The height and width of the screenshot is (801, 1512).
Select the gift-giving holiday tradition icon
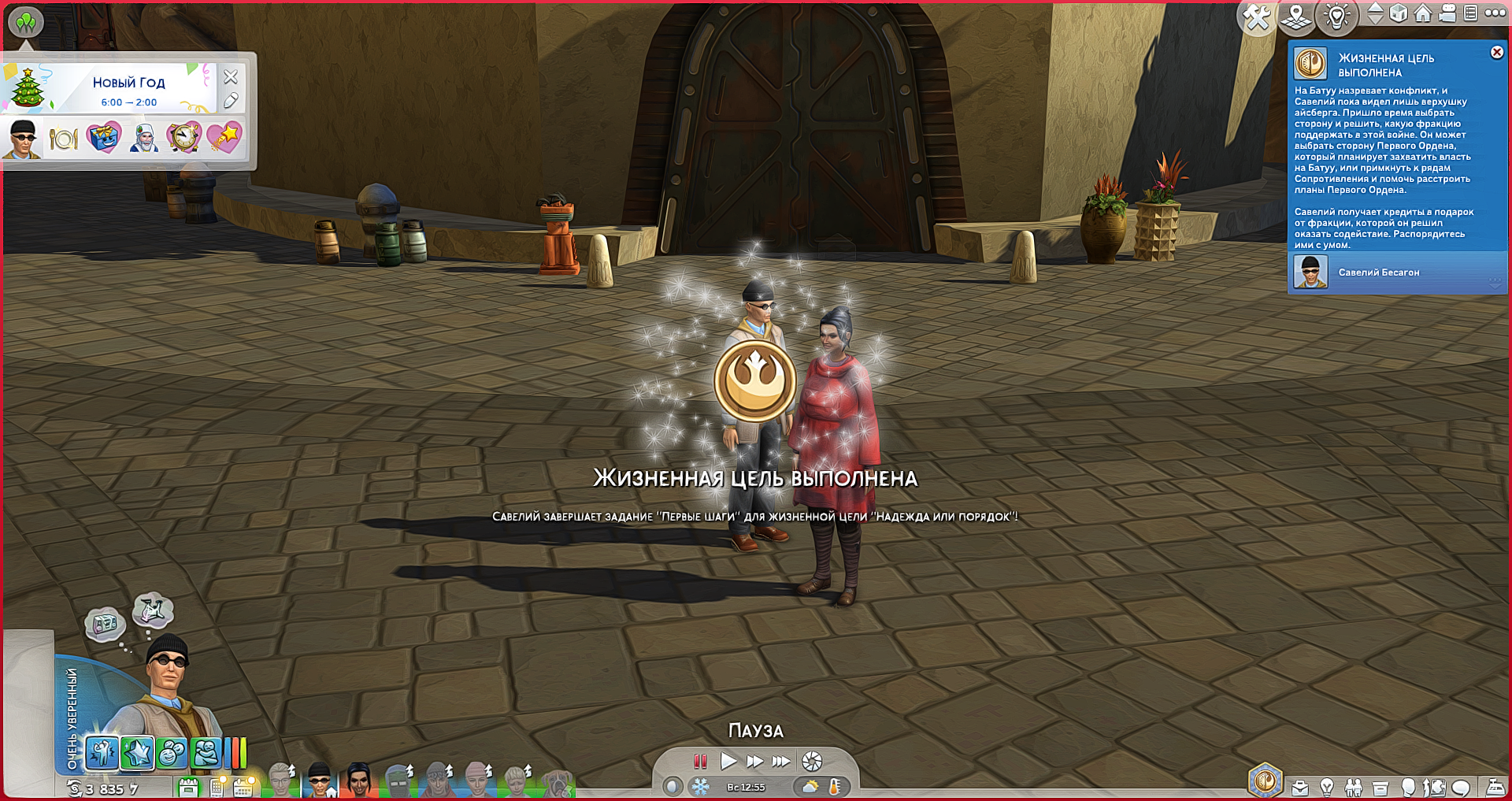103,139
